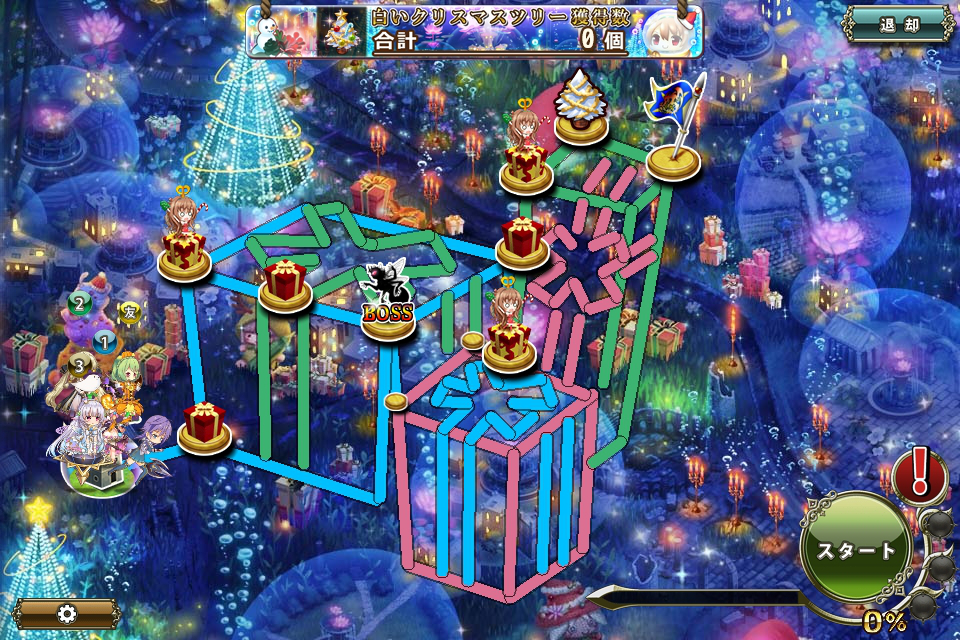The image size is (960, 640).
Task: Retreat using the 退却 button
Action: click(897, 24)
